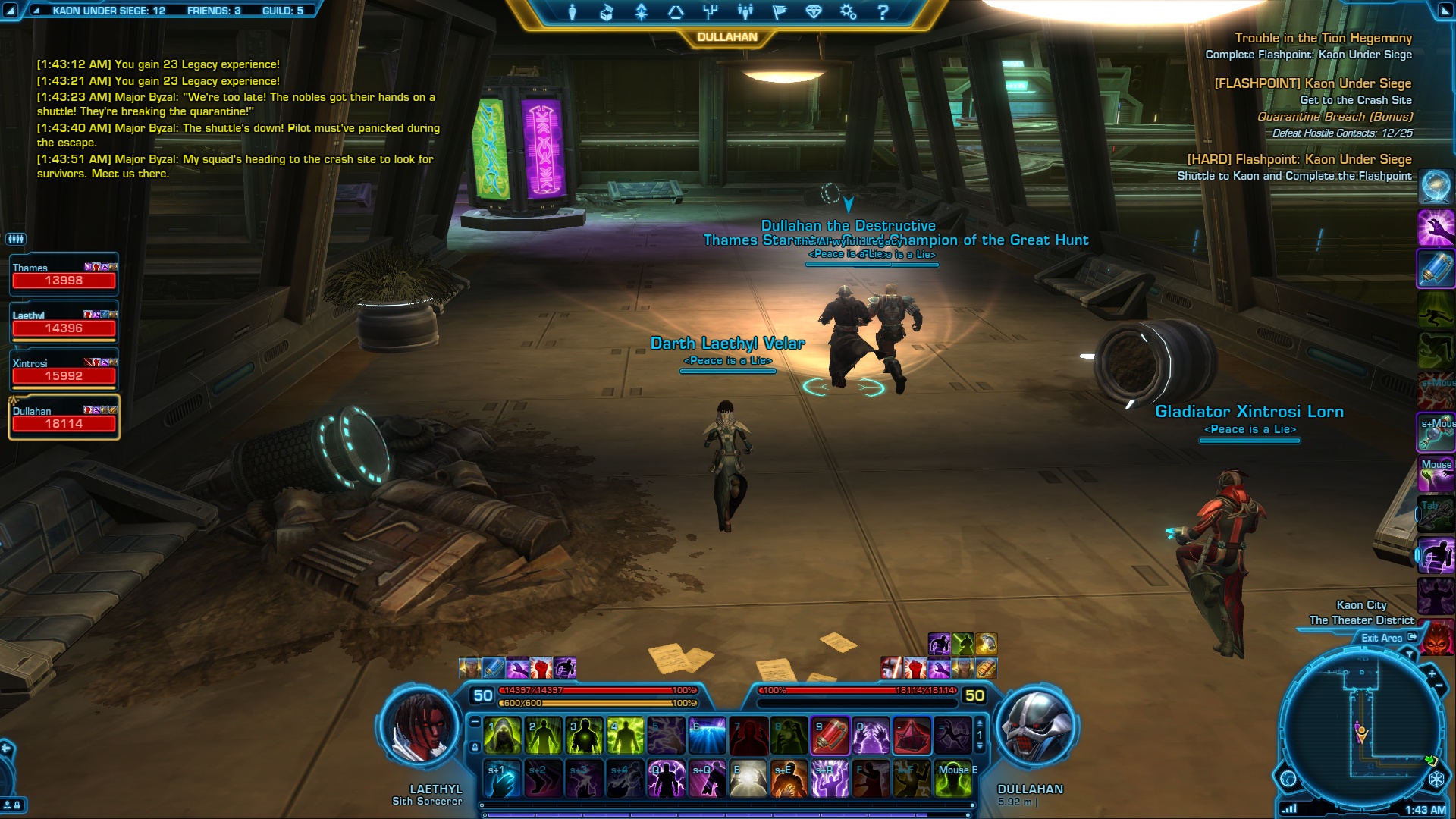Screen dimensions: 1456x819
Task: Open the preferences gear icon
Action: [x=848, y=12]
